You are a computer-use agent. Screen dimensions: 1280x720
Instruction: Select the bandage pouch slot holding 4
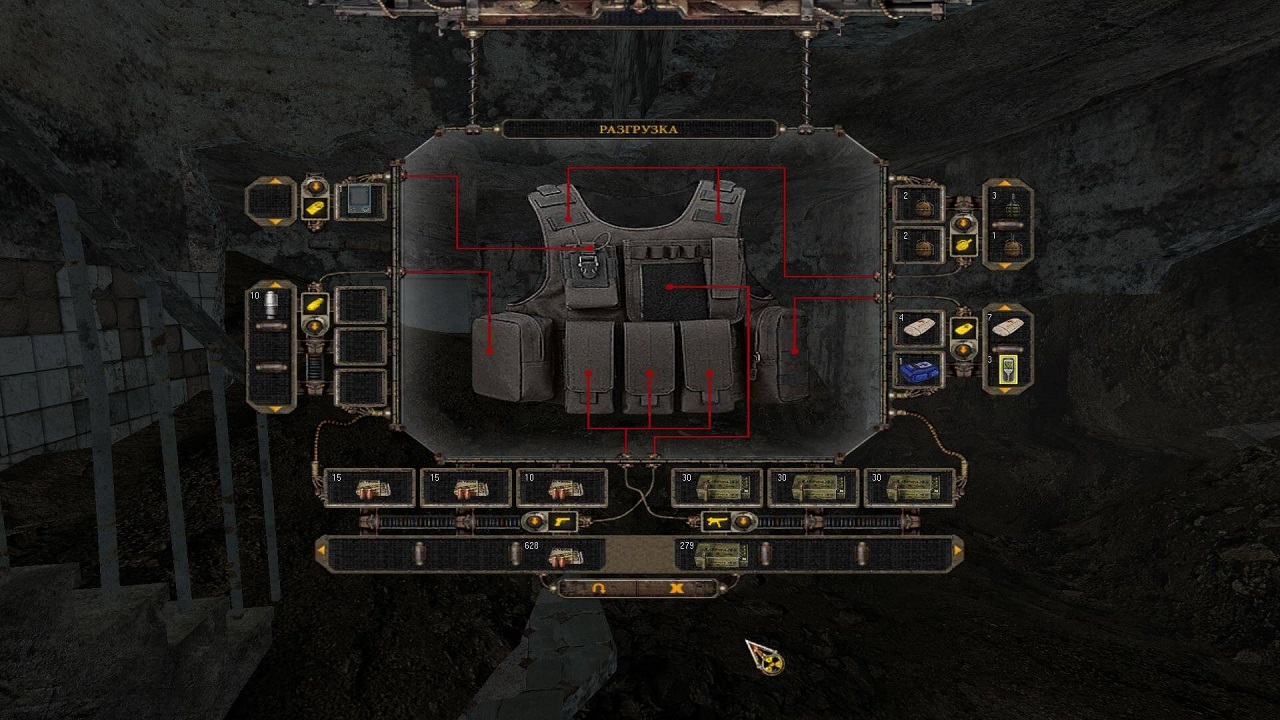point(918,329)
